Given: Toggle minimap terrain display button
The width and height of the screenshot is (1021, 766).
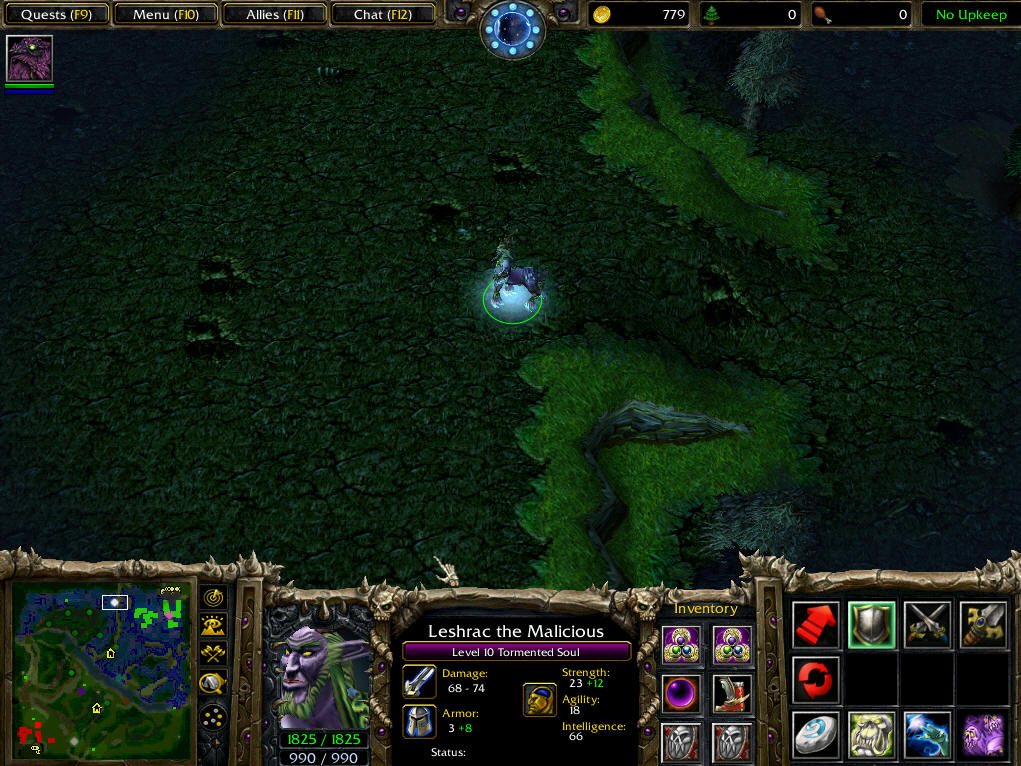Looking at the screenshot, I should pos(213,626).
